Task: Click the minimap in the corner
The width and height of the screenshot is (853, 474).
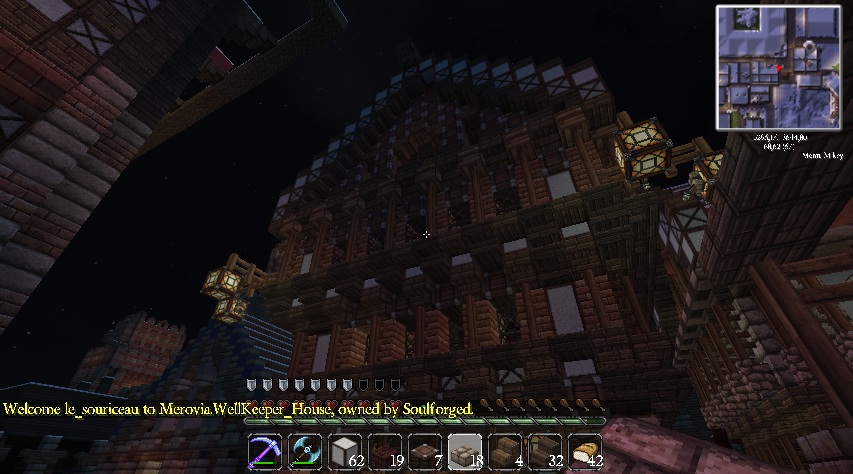Action: [779, 67]
